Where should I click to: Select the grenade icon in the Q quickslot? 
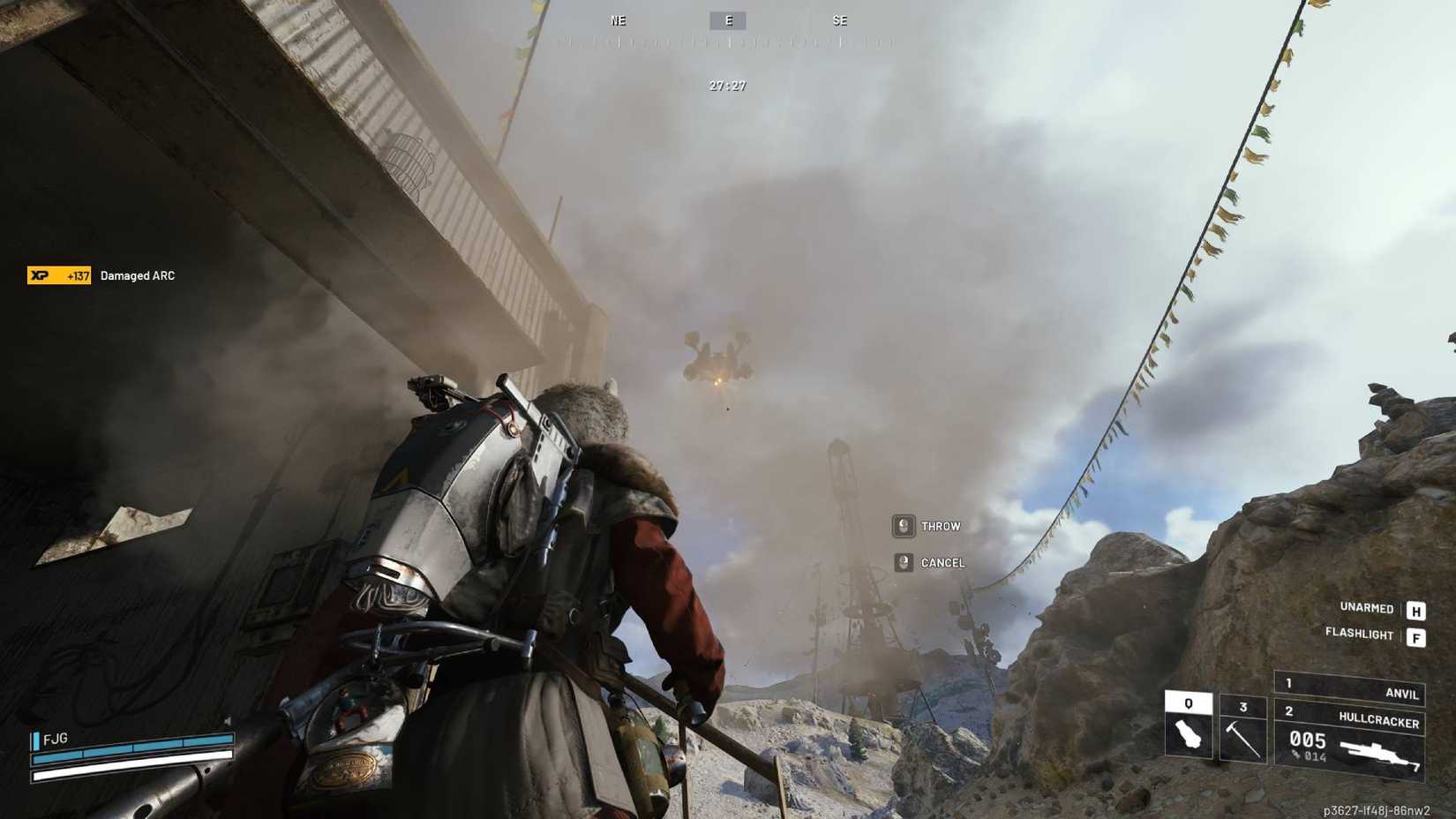(1189, 734)
